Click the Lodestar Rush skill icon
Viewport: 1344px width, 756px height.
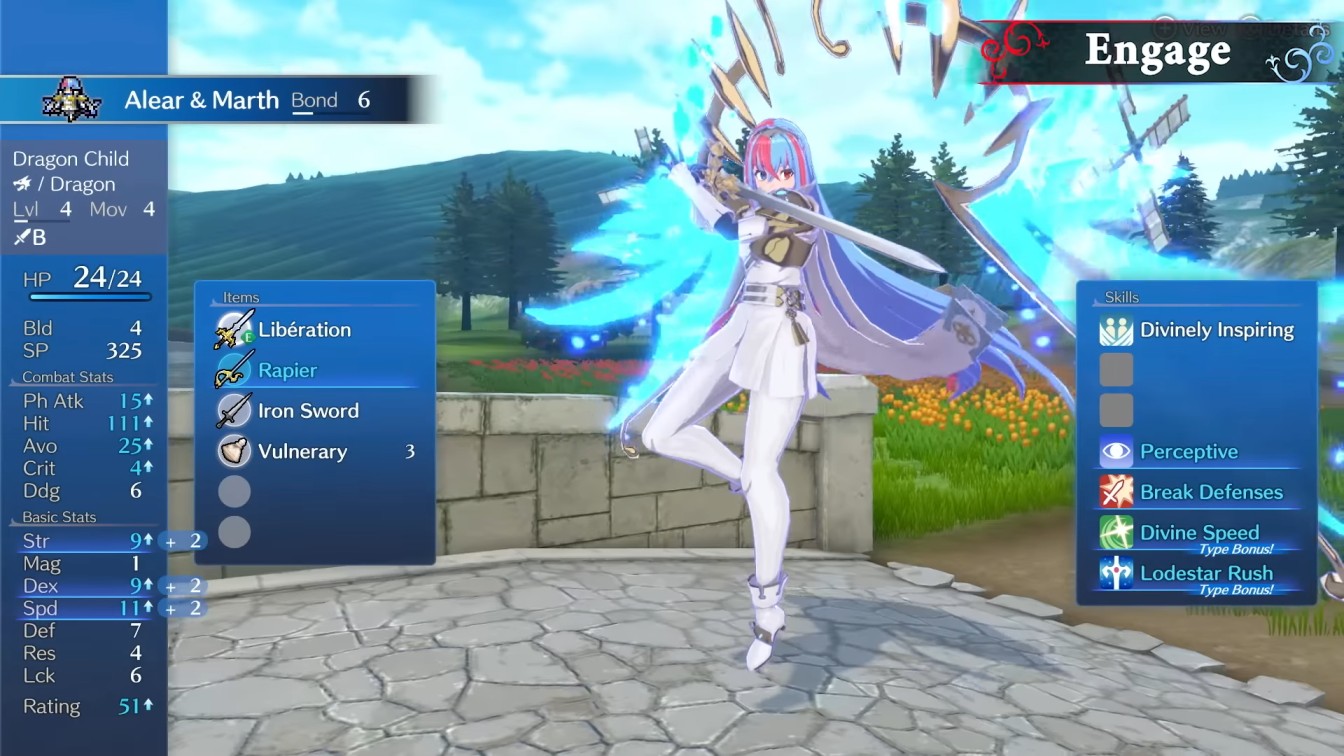pos(1115,572)
